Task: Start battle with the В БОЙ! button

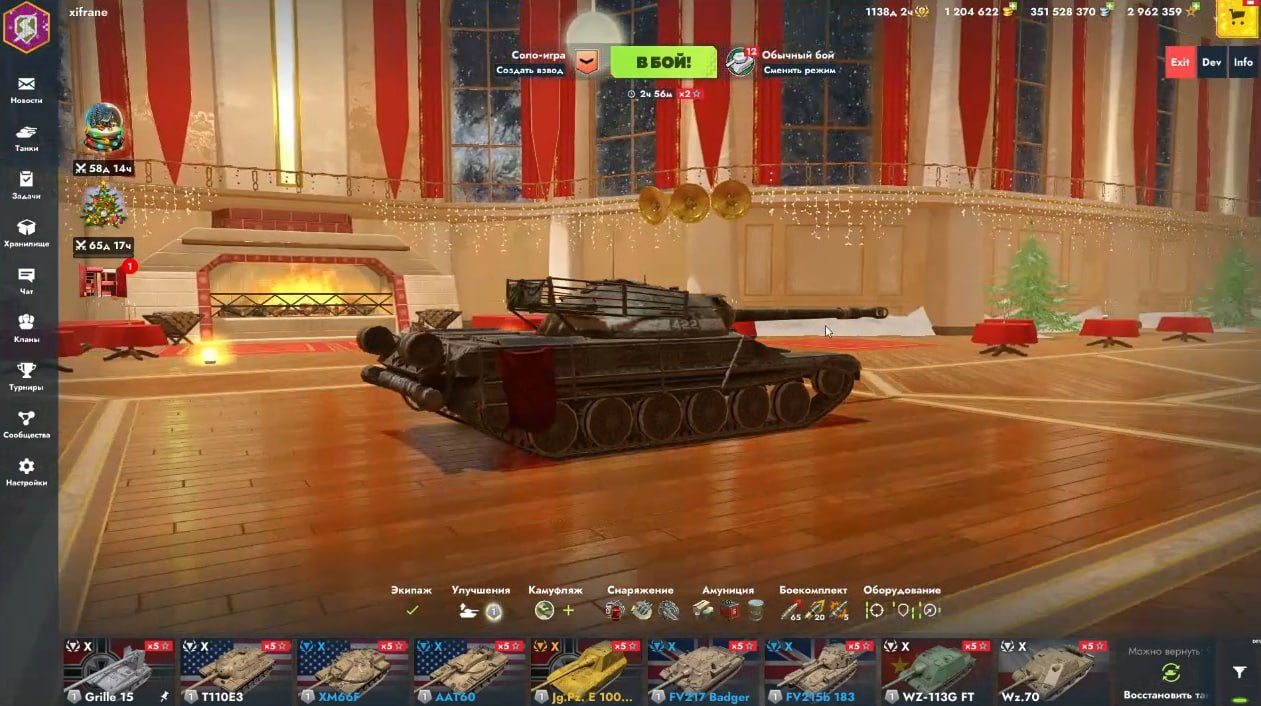Action: point(663,62)
